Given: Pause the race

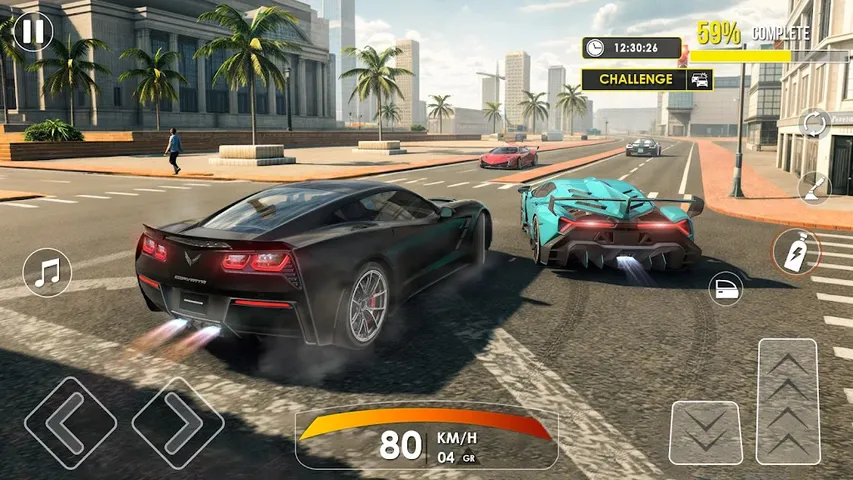Looking at the screenshot, I should [x=32, y=30].
